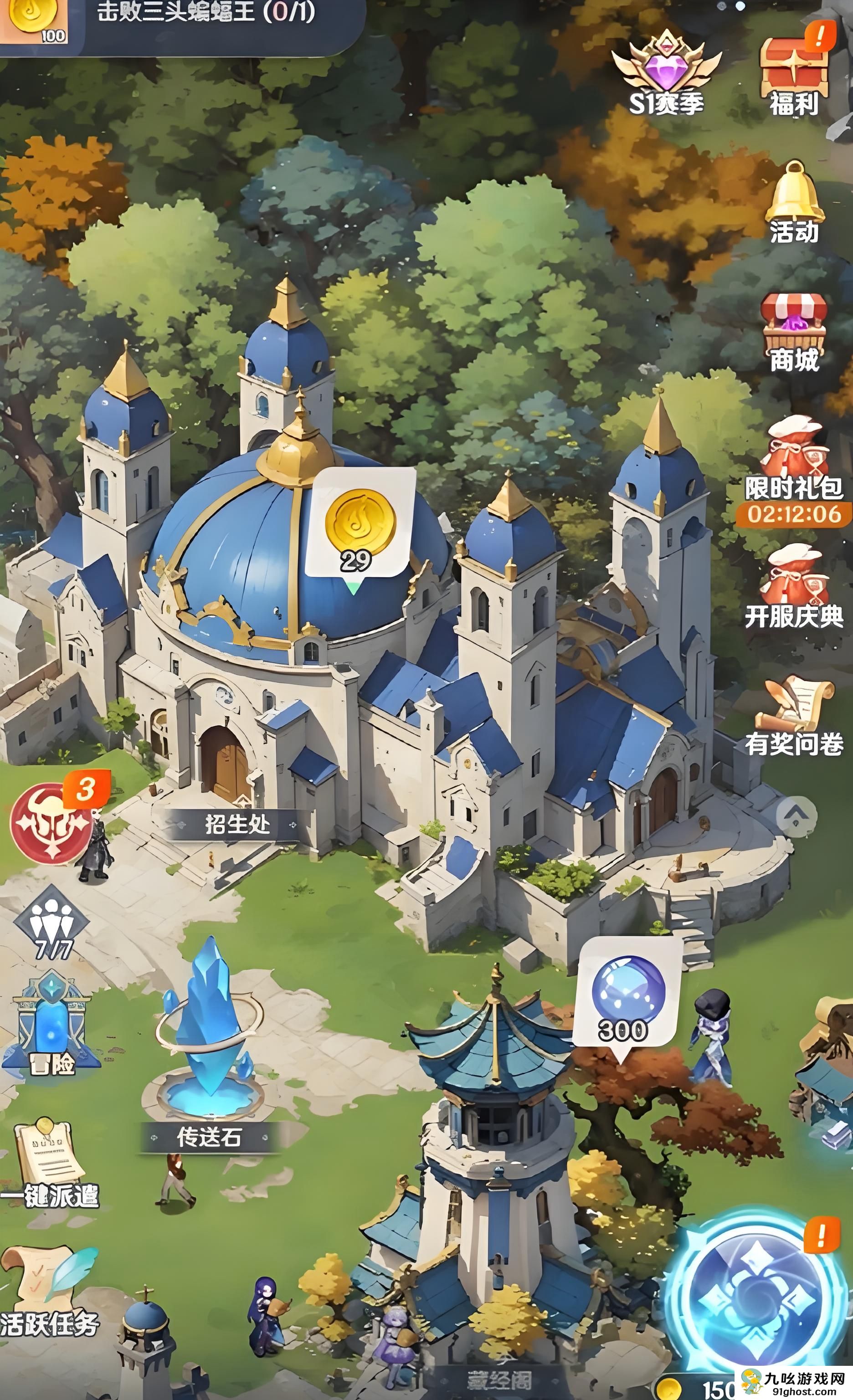Open the 活动 bell events menu

coord(794,202)
